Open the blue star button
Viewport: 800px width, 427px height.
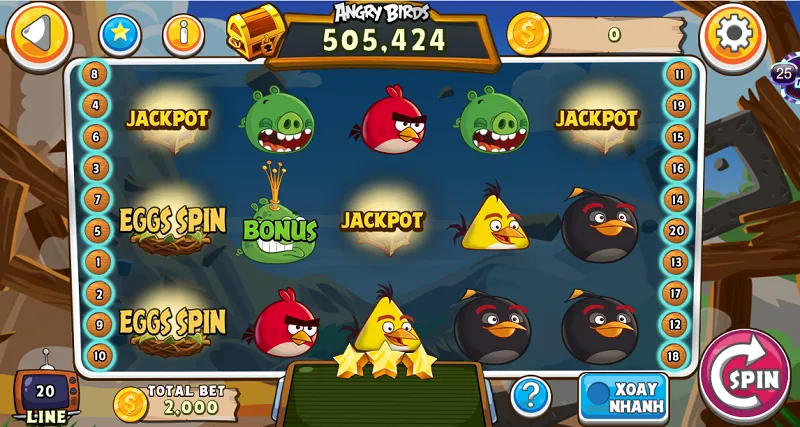(x=120, y=36)
